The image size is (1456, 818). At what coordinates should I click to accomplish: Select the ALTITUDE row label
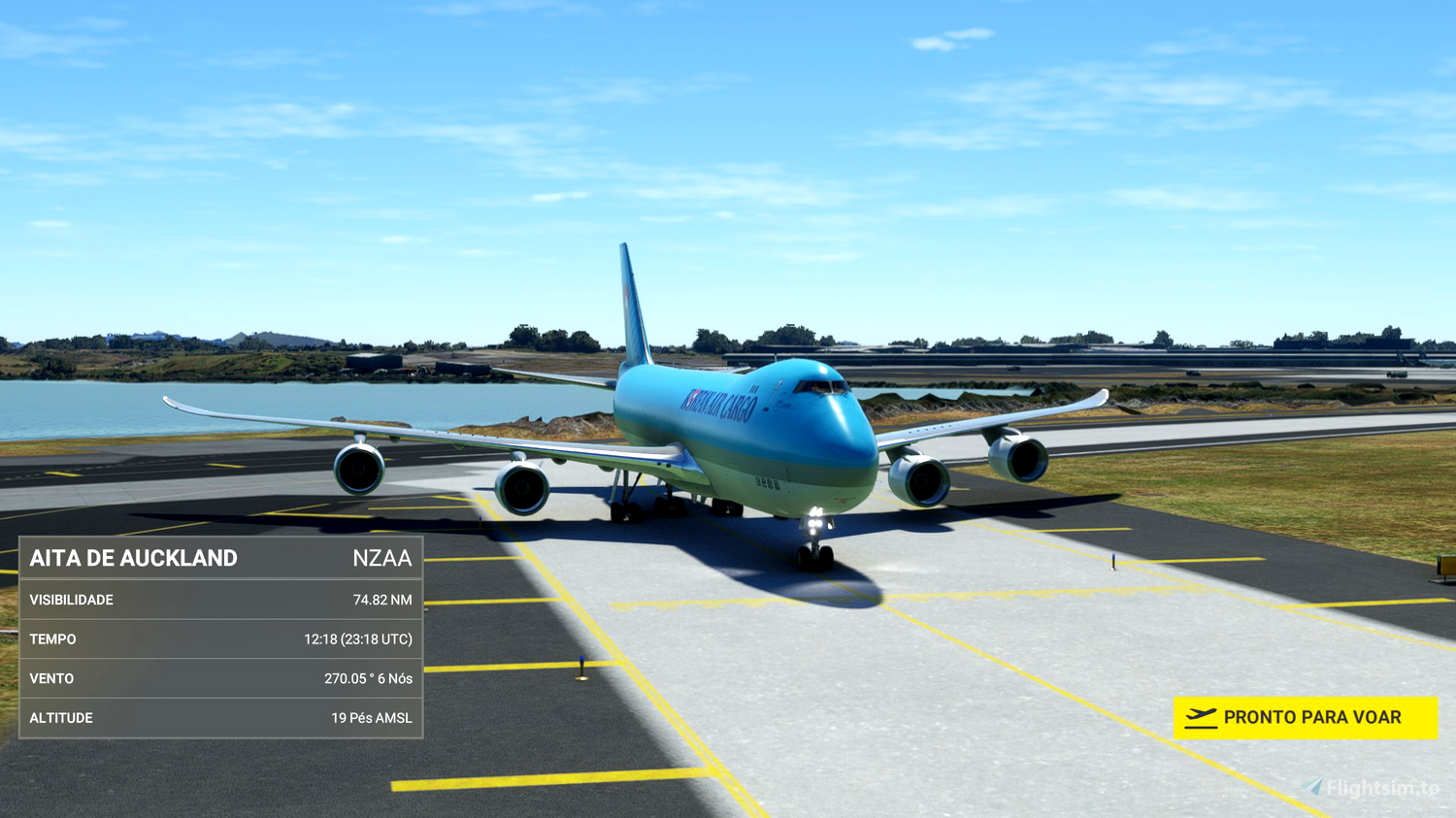coord(61,717)
